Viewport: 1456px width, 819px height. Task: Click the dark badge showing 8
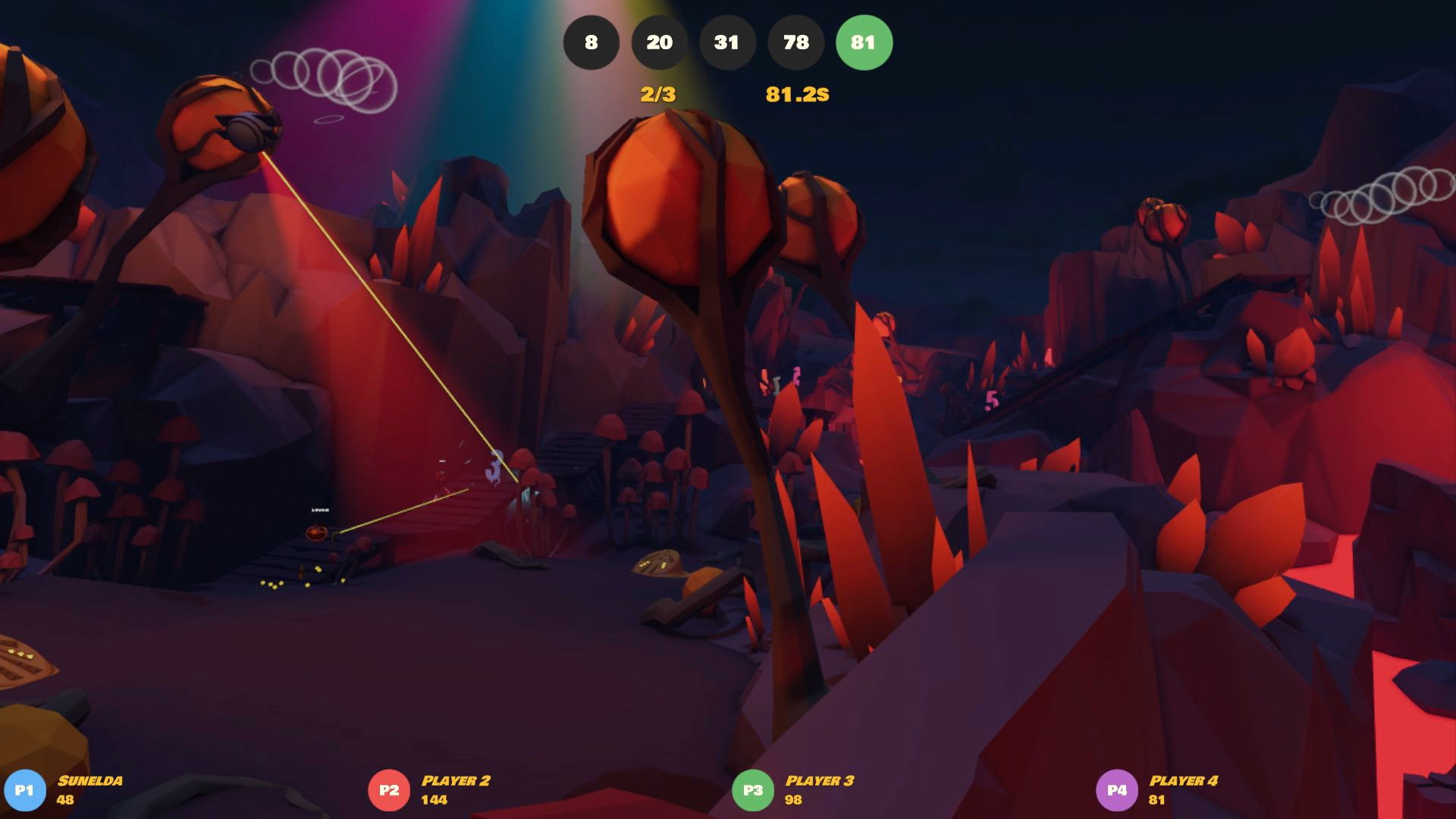point(591,43)
